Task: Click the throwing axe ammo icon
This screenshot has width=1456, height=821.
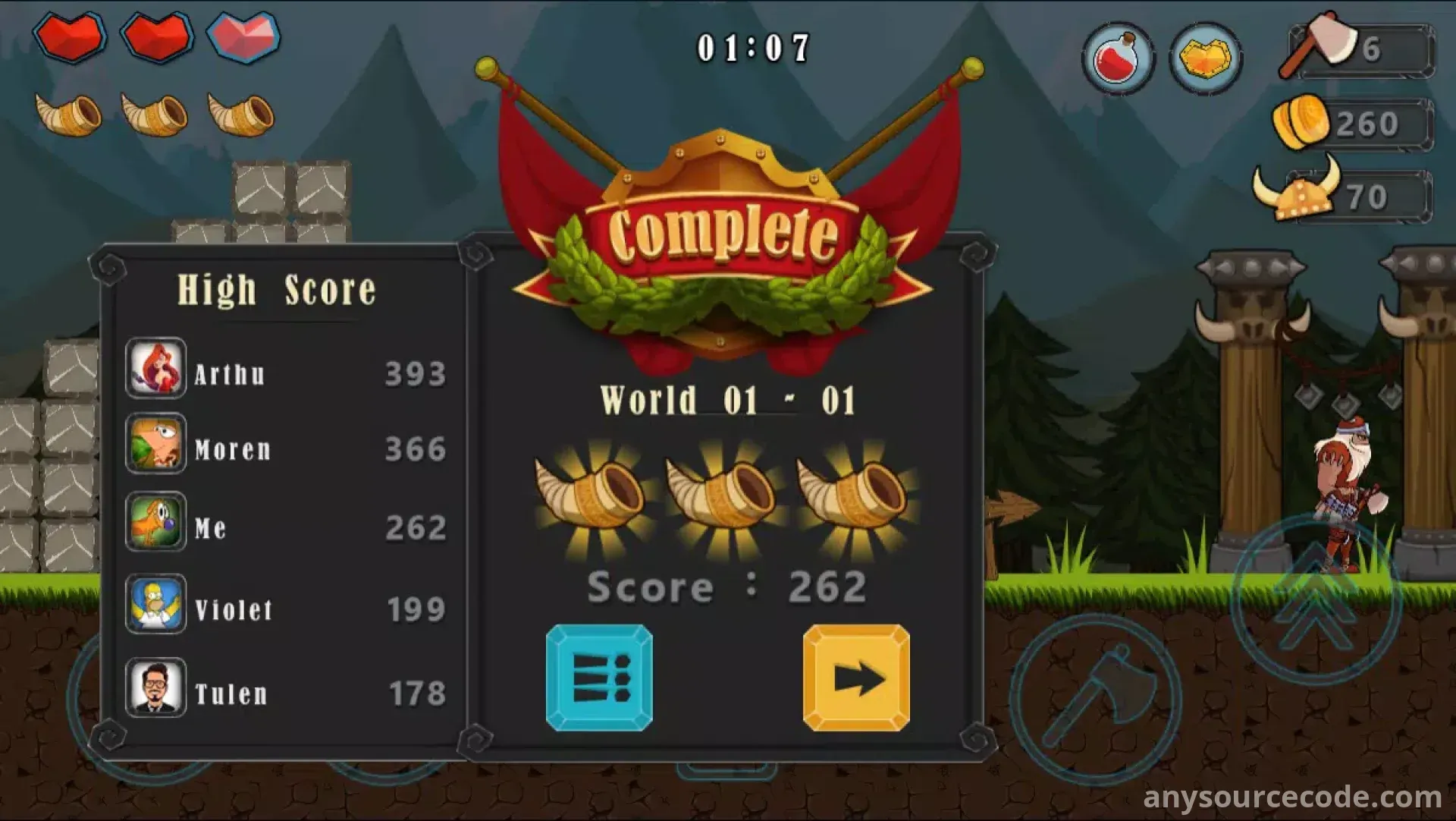Action: 1319,44
